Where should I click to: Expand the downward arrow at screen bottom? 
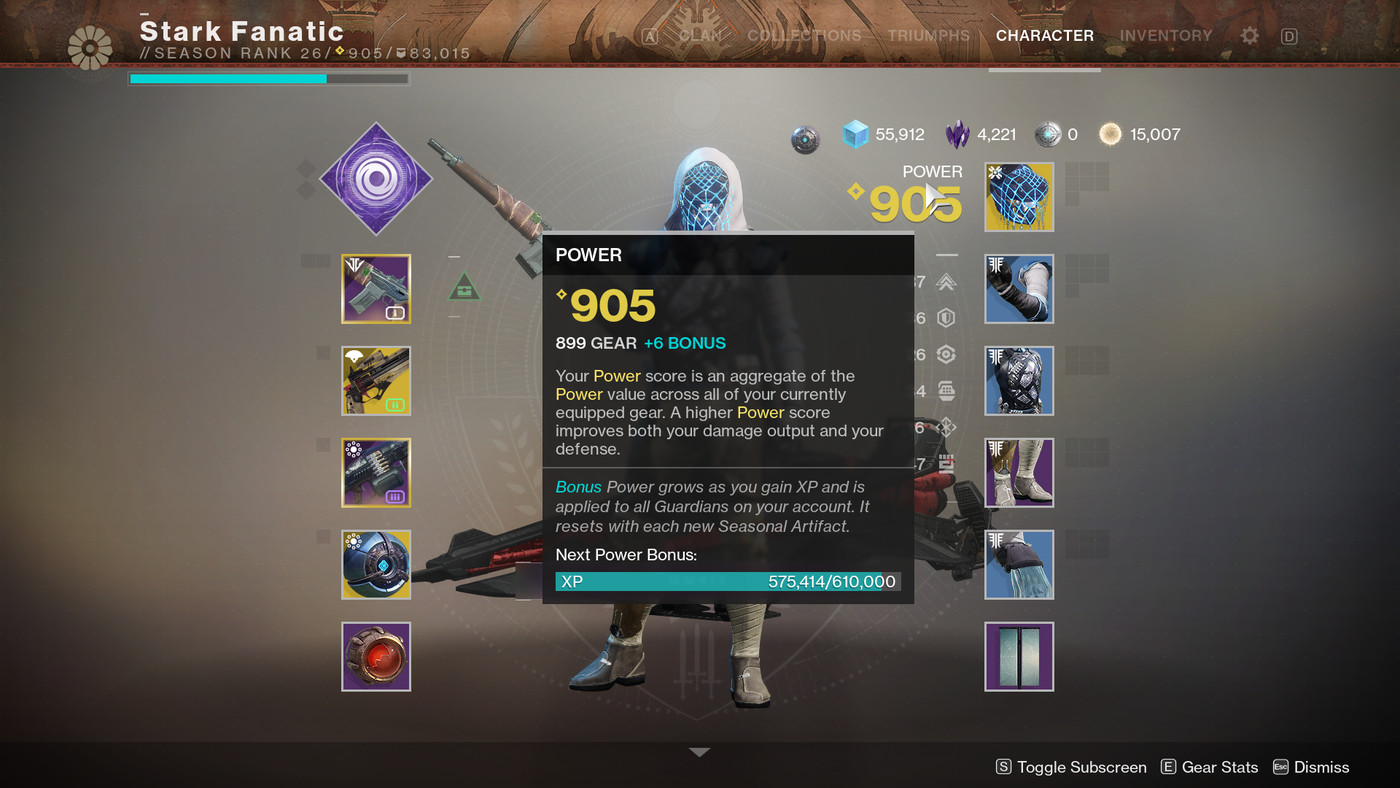click(x=700, y=752)
